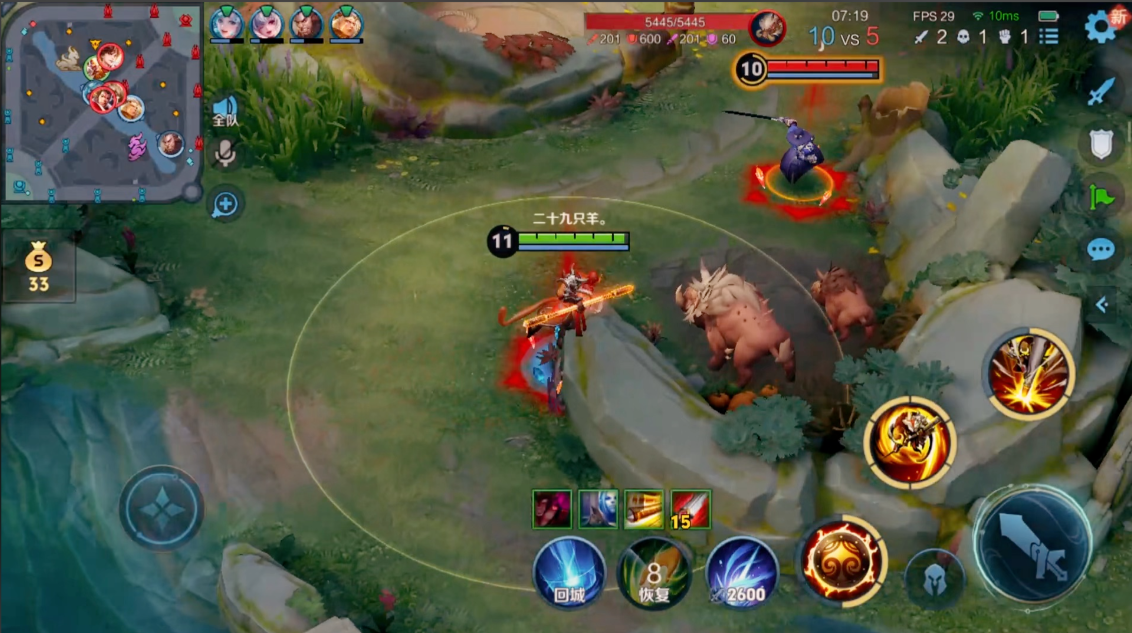Send the green flag gather signal
Image resolution: width=1132 pixels, height=633 pixels.
[x=1101, y=197]
